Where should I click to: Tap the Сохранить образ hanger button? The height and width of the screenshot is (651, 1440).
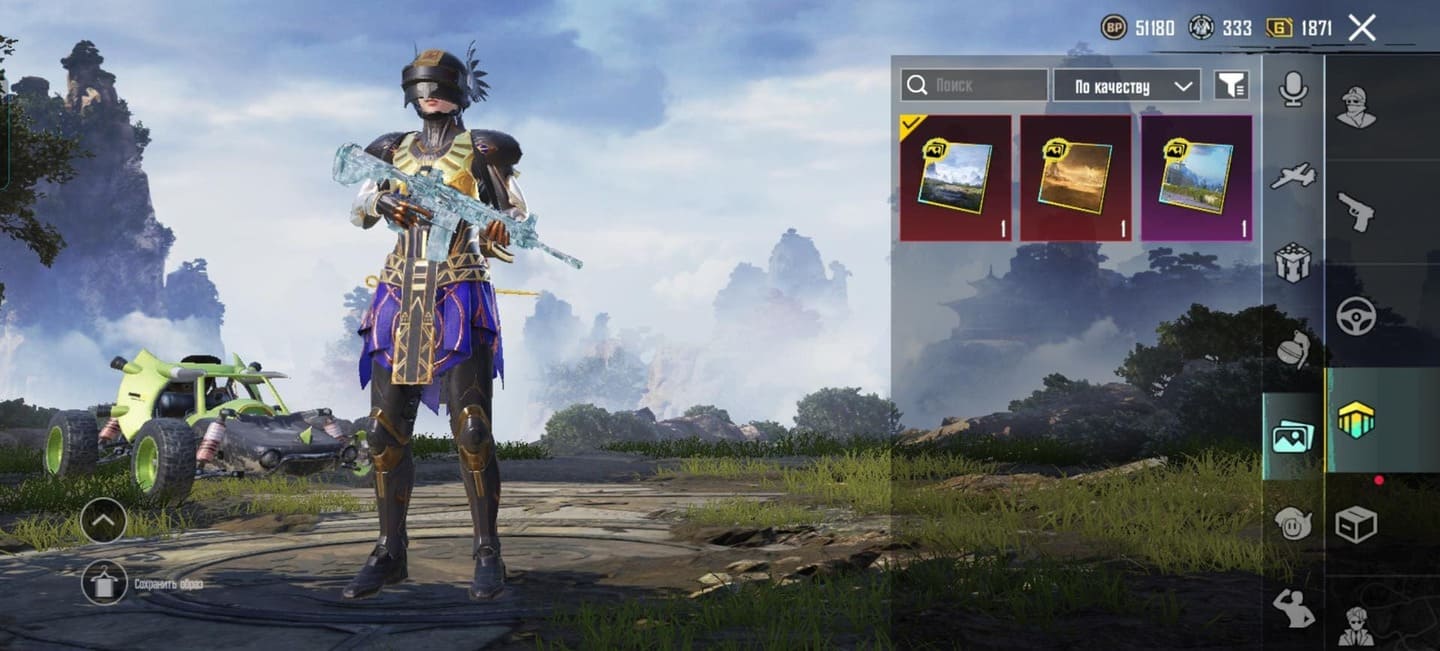tap(104, 582)
